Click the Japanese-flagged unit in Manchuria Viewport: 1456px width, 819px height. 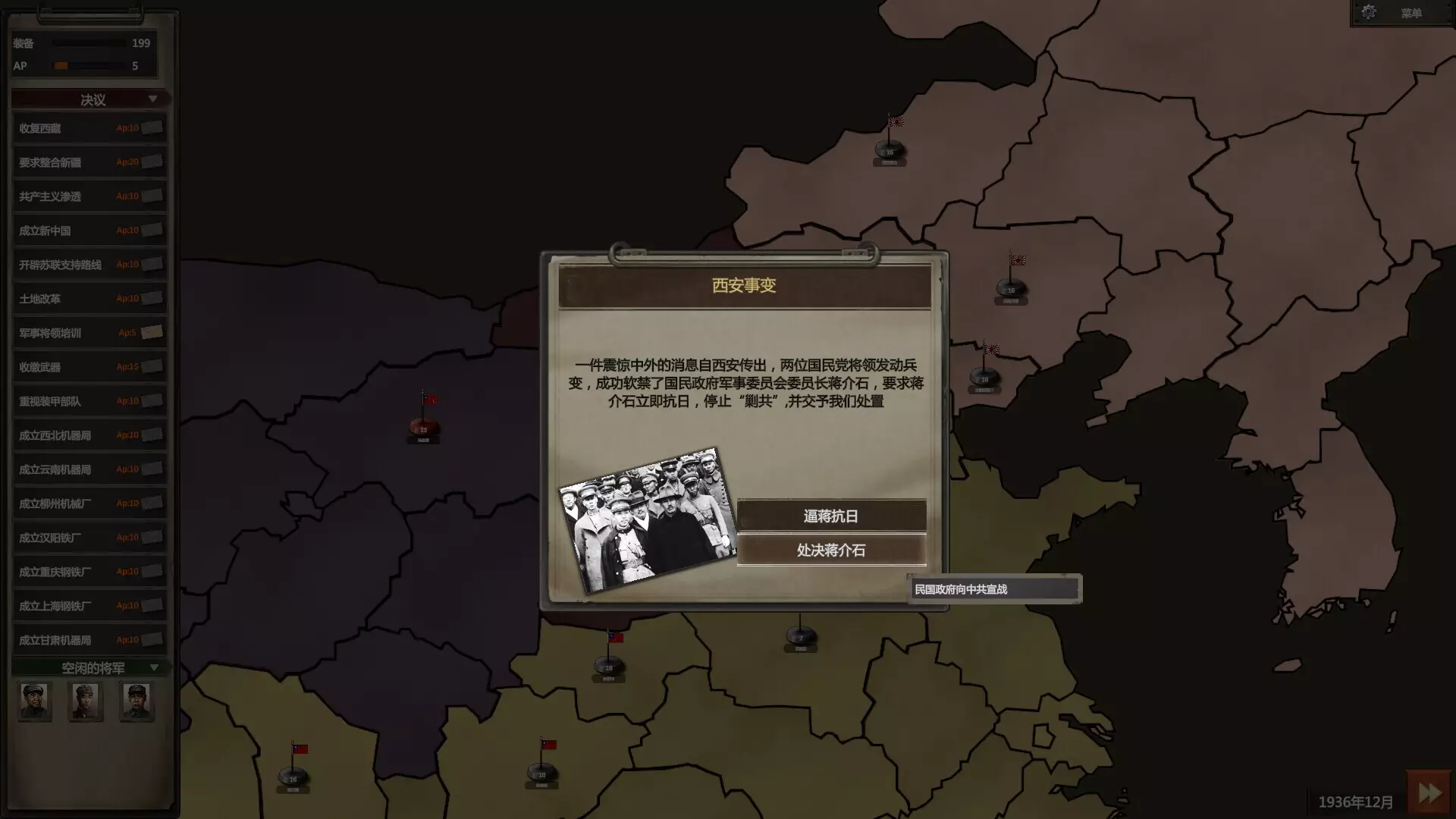coord(889,149)
